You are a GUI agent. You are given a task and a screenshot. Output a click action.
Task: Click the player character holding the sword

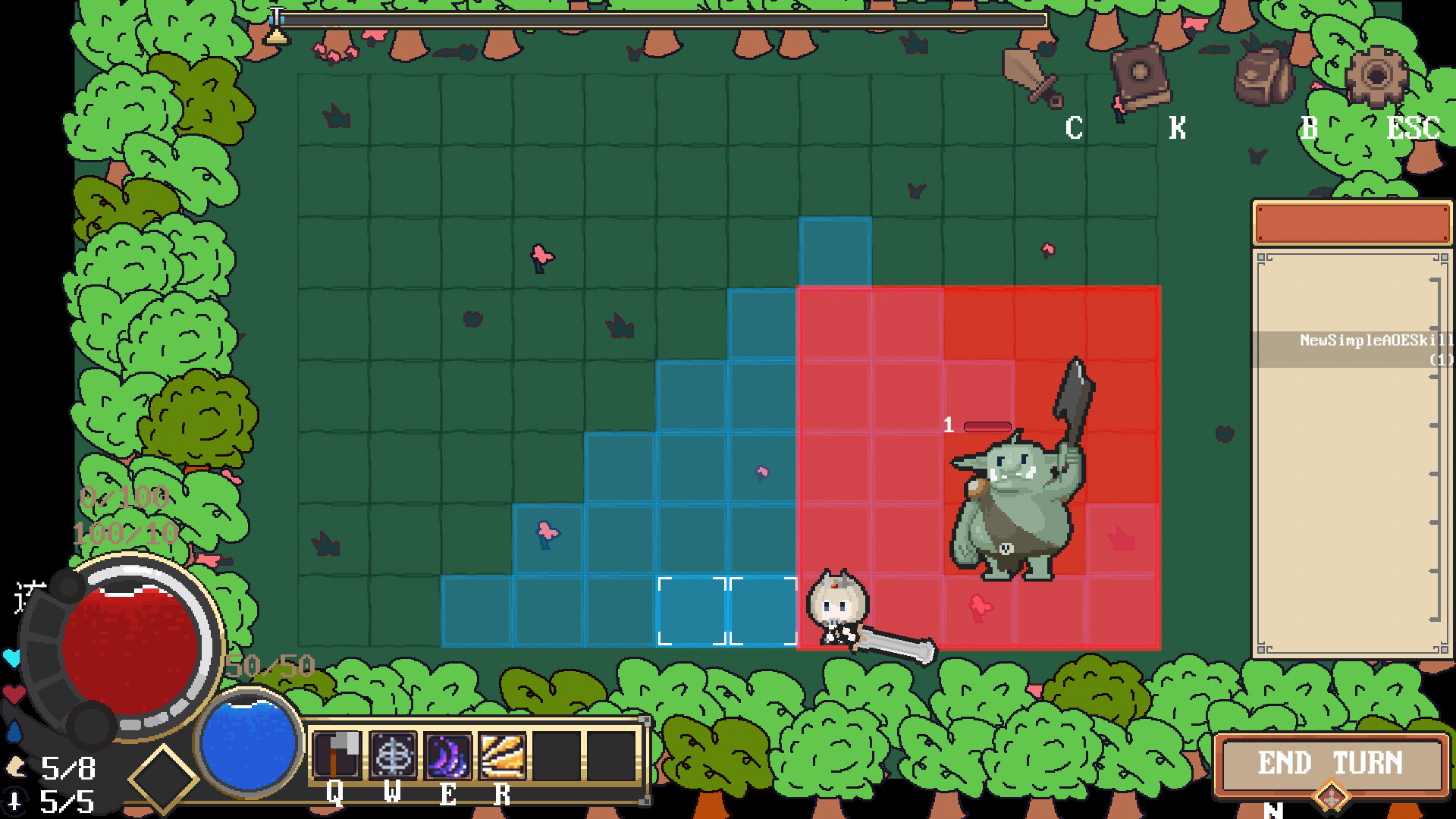point(838,607)
